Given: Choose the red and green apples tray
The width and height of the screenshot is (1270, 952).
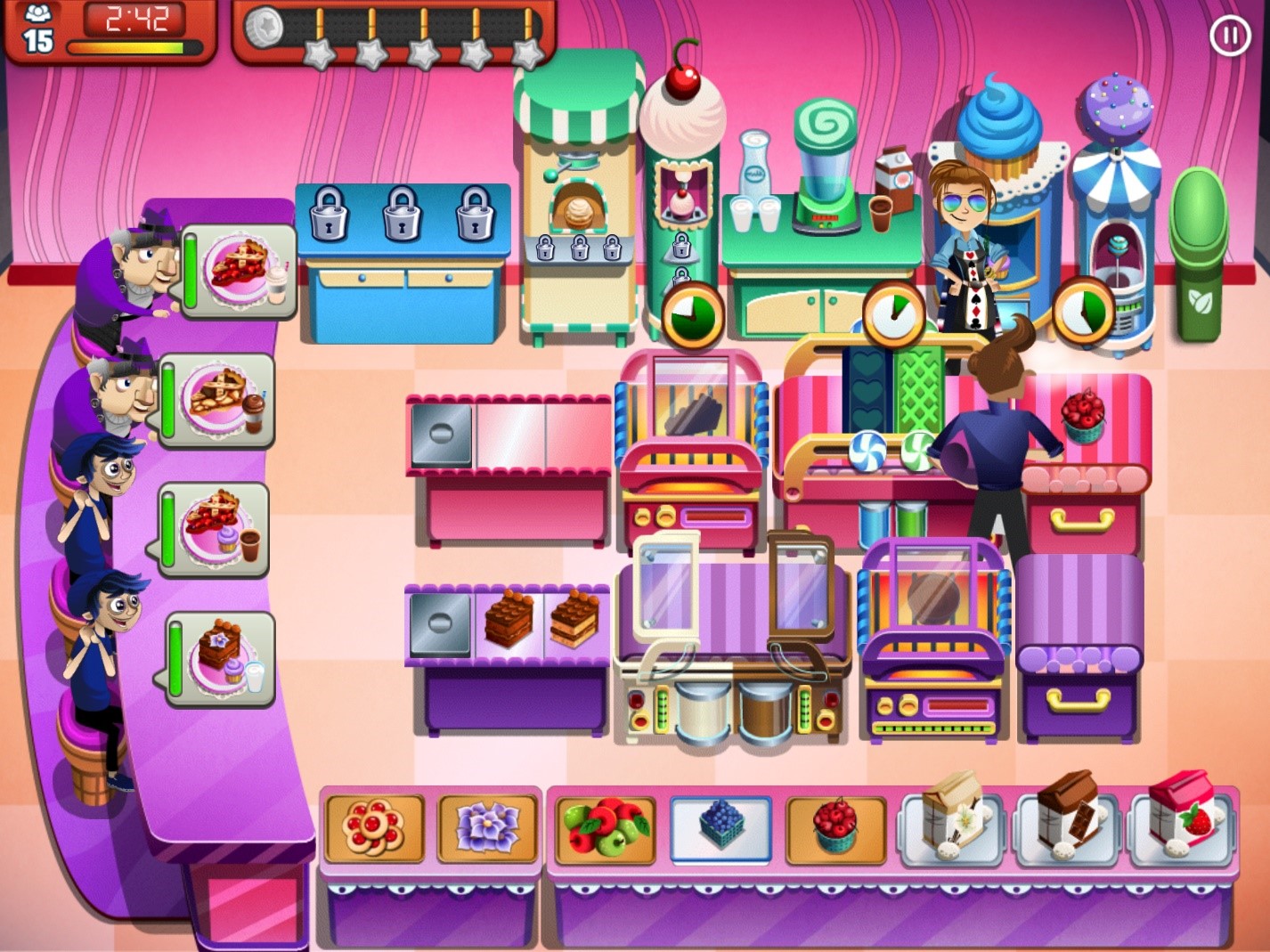Looking at the screenshot, I should 606,829.
